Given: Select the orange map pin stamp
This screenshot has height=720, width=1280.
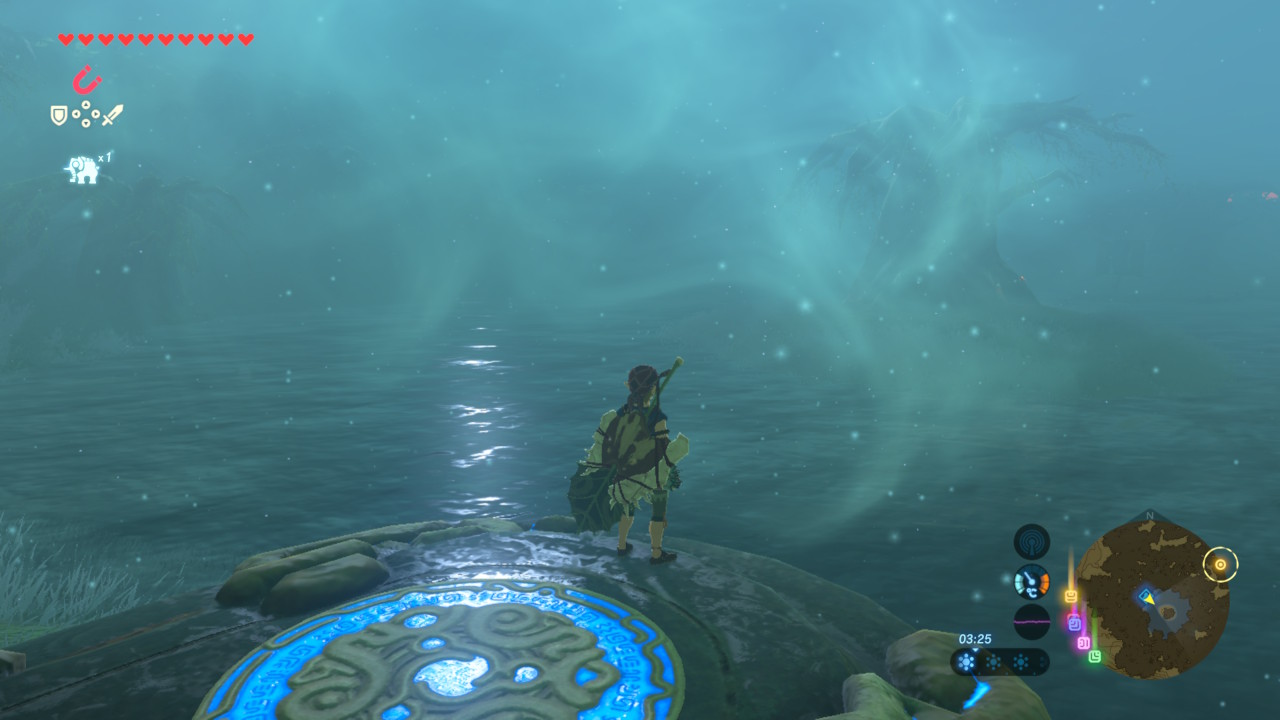Looking at the screenshot, I should (x=1071, y=597).
